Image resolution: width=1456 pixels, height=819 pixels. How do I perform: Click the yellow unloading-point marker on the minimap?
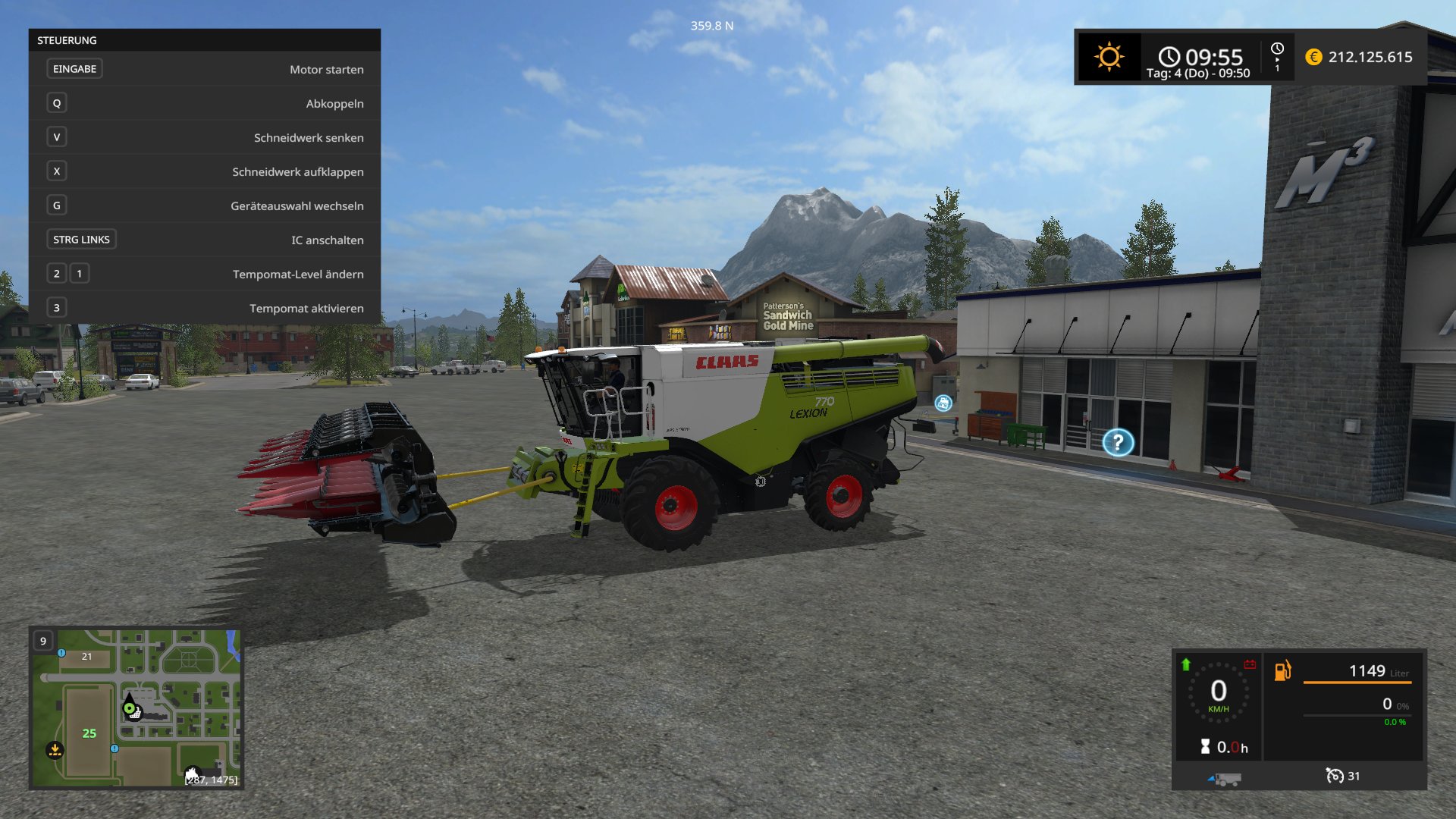coord(55,750)
